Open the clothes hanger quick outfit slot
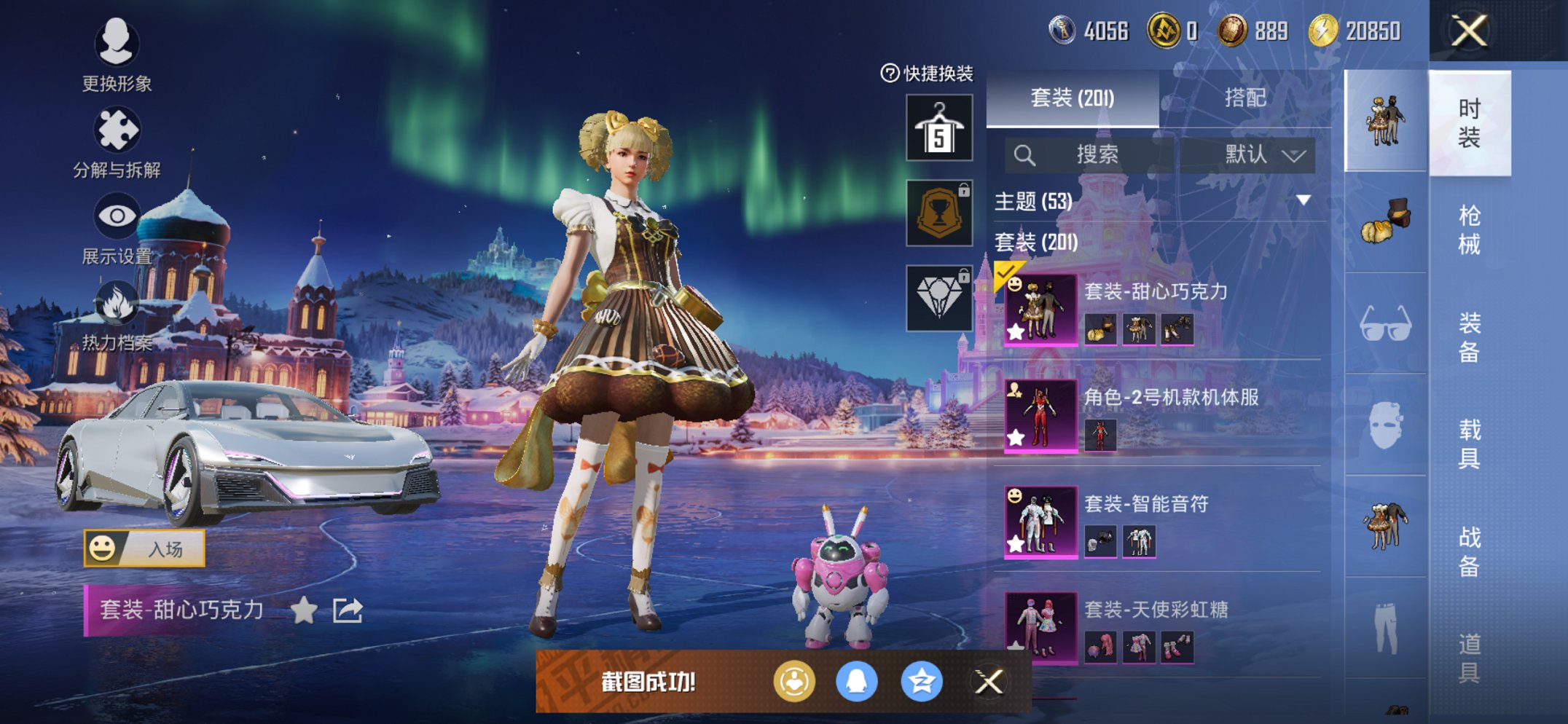Viewport: 1568px width, 724px height. point(938,128)
